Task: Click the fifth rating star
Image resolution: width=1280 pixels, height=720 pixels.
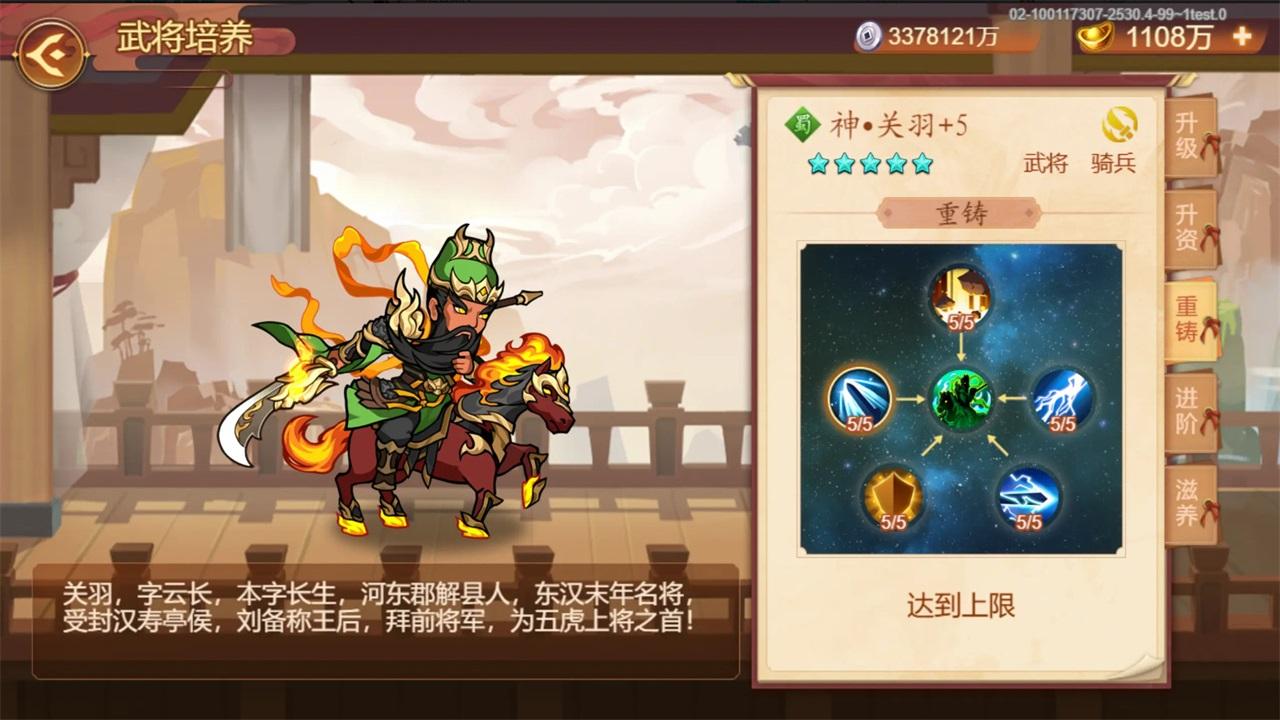Action: 921,165
